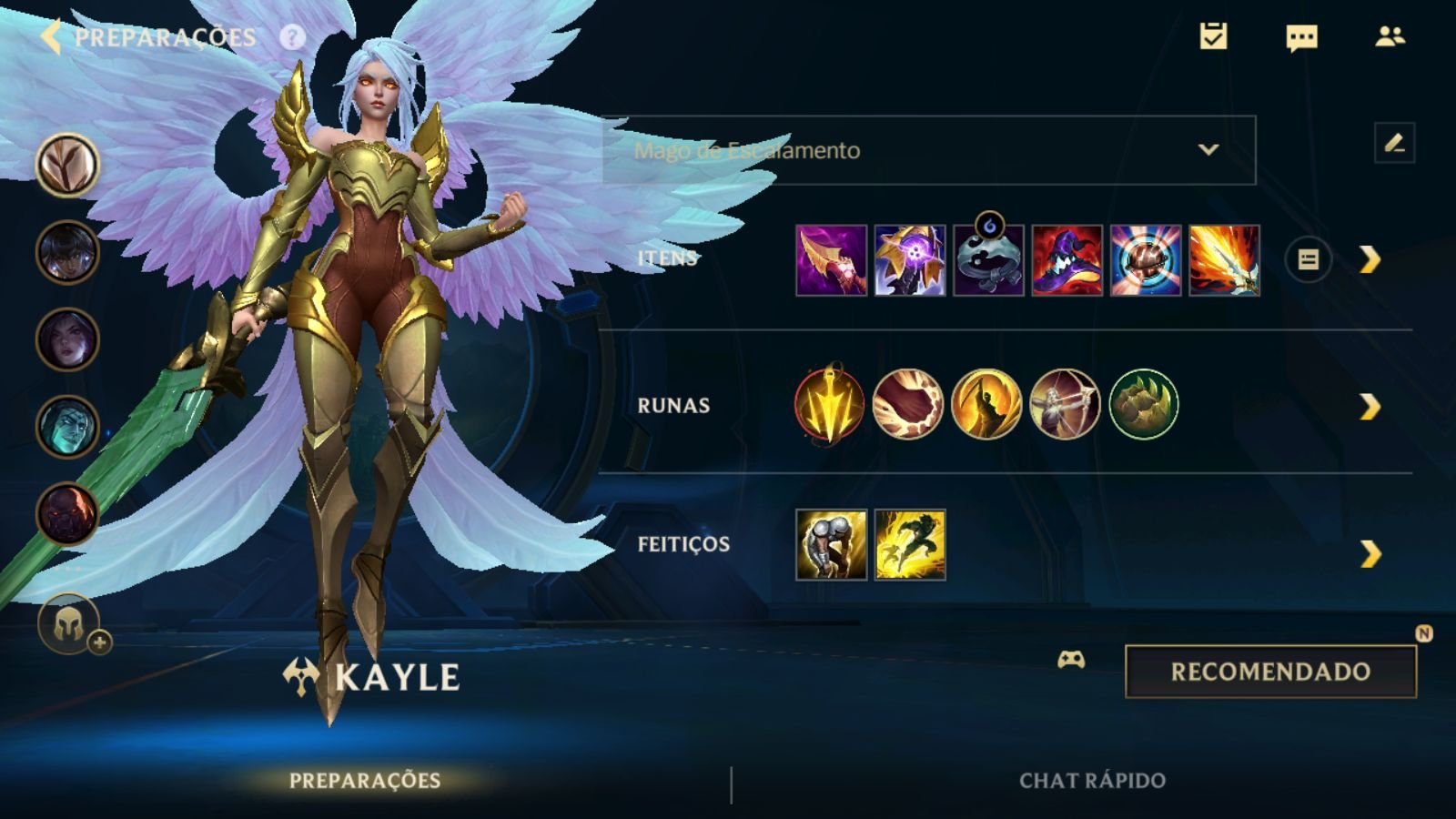The image size is (1456, 819).
Task: Select the Flash summoner spell icon
Action: point(910,545)
